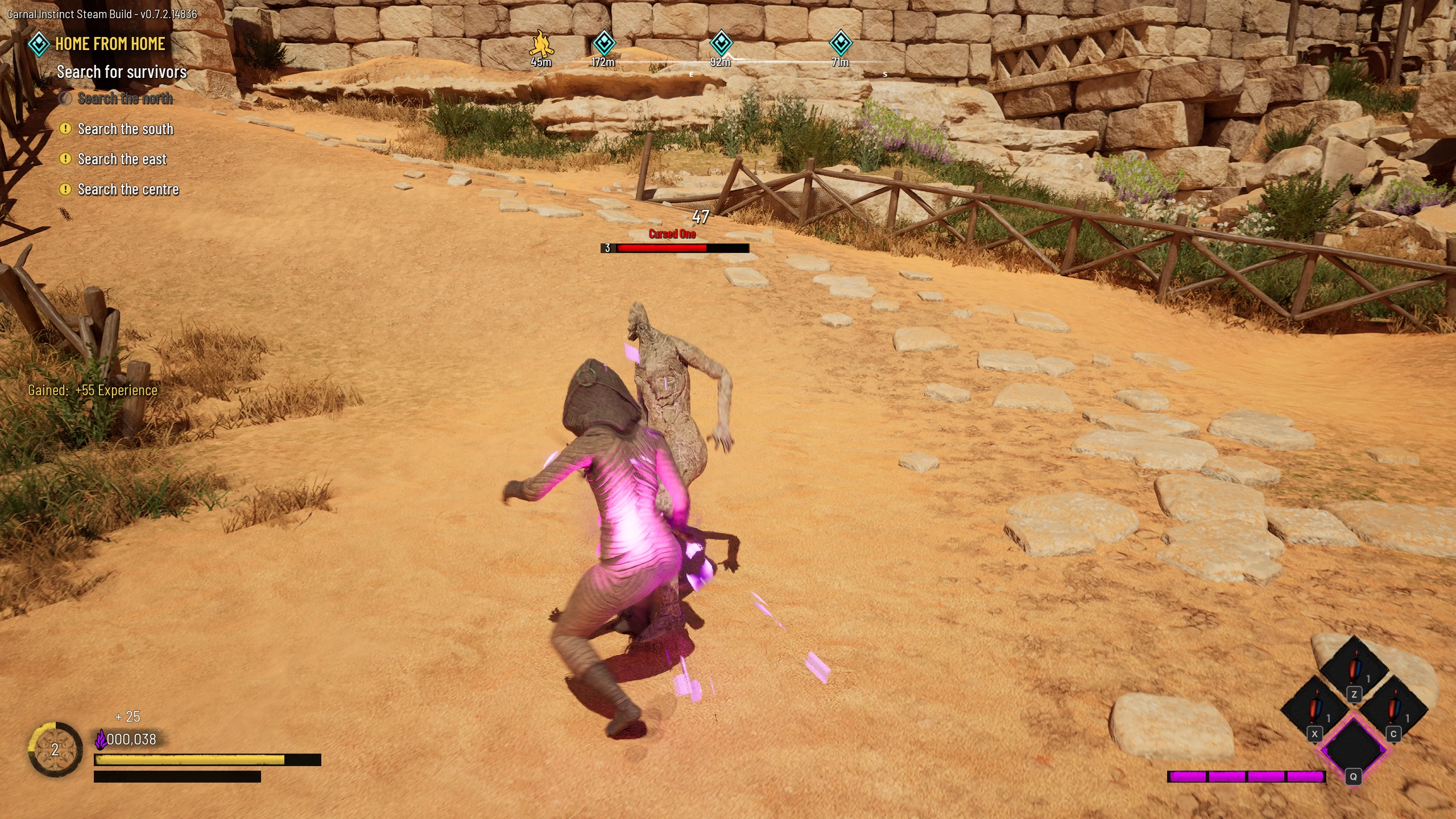
Task: Activate the purple-bordered Q ability slot
Action: (x=1354, y=748)
